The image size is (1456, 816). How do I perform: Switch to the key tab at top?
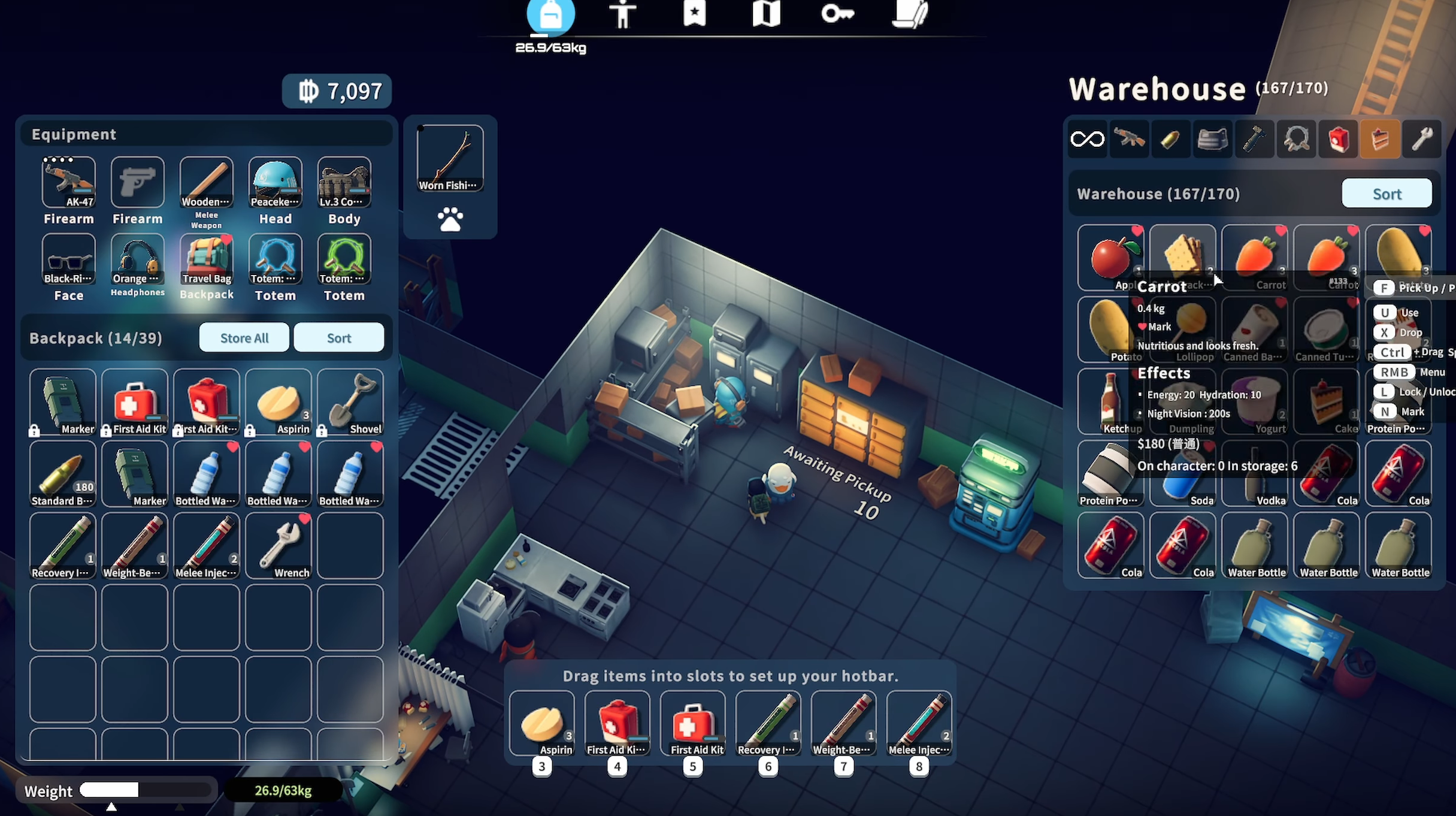point(837,14)
